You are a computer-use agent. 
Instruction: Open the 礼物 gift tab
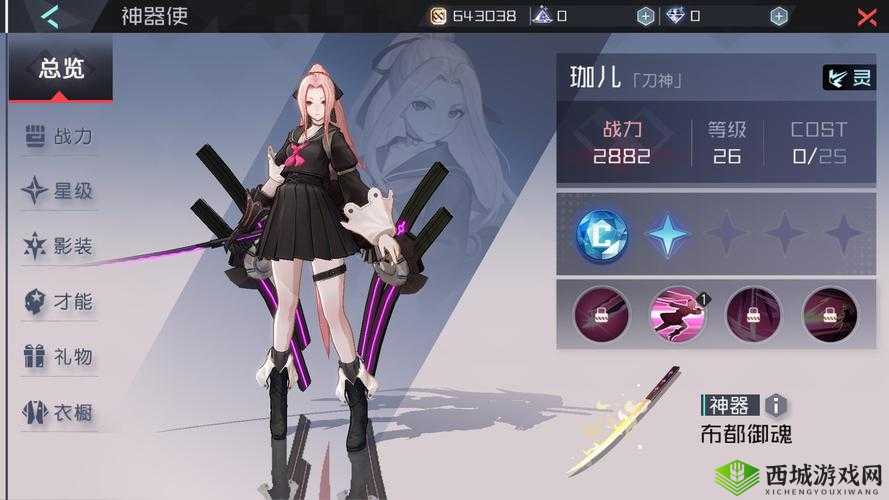(60, 355)
